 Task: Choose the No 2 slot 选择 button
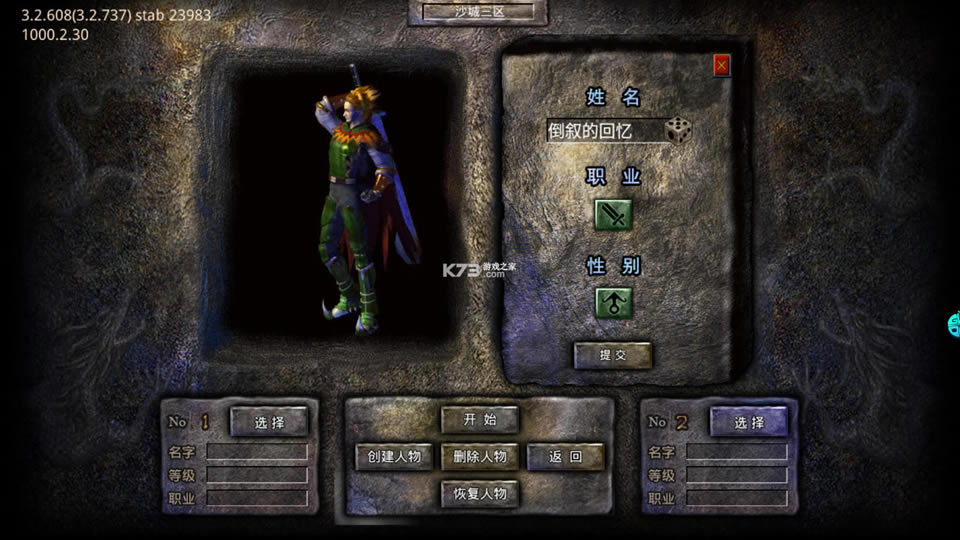pos(749,422)
